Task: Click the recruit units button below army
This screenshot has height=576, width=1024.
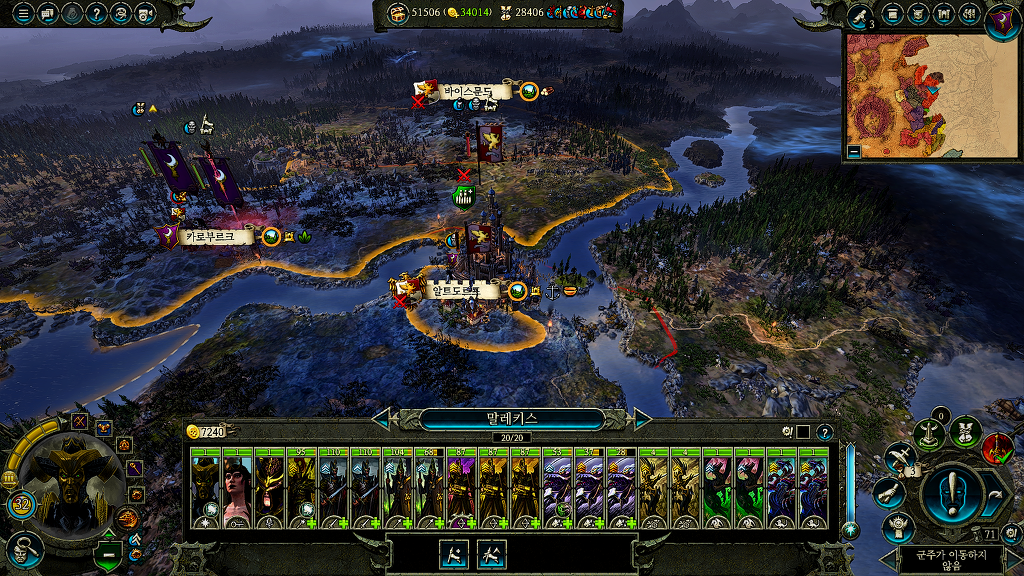Action: (x=457, y=554)
